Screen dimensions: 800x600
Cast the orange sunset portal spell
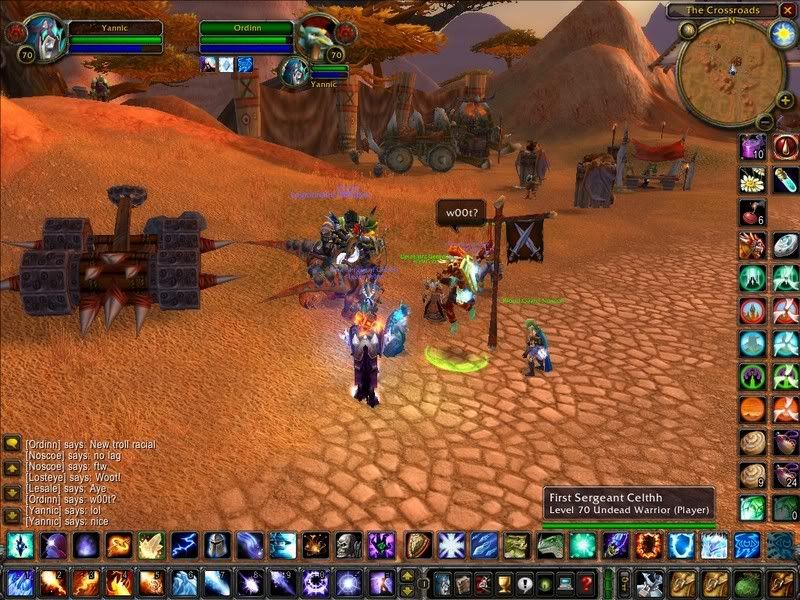[x=752, y=410]
